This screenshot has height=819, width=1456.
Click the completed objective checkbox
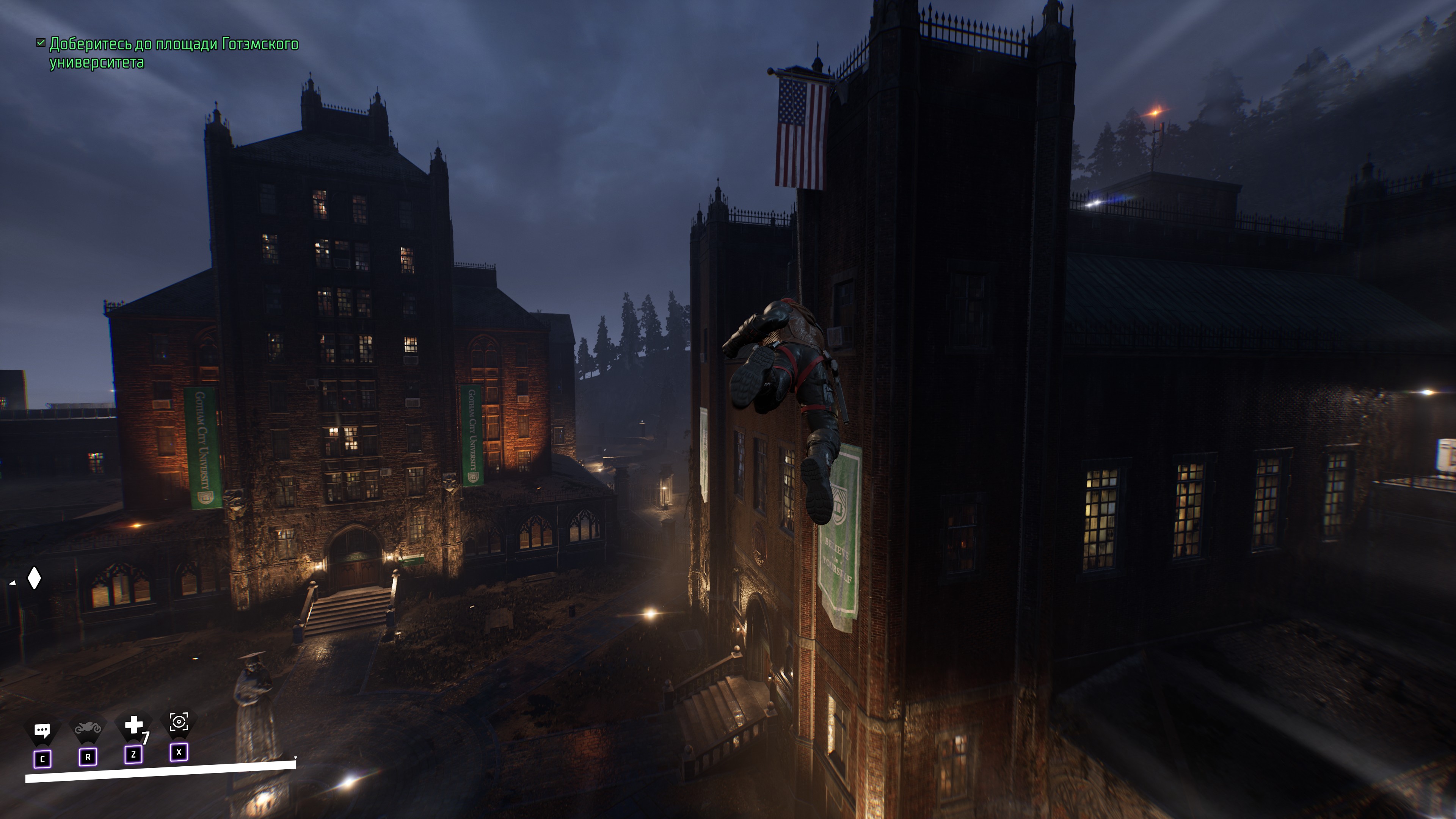click(41, 43)
